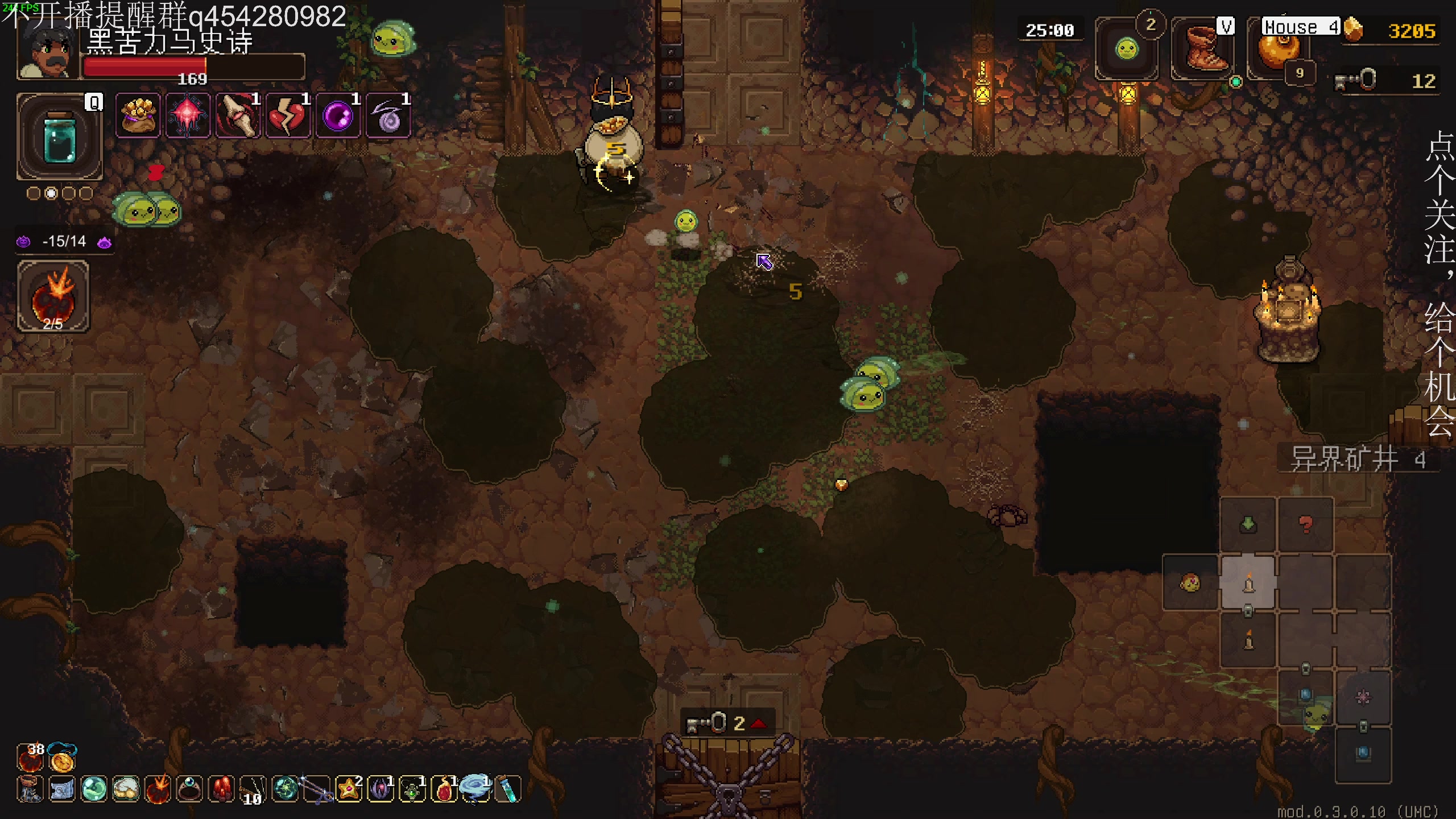The width and height of the screenshot is (1456, 819).
Task: Activate the leather boot ability slot
Action: (1202, 49)
